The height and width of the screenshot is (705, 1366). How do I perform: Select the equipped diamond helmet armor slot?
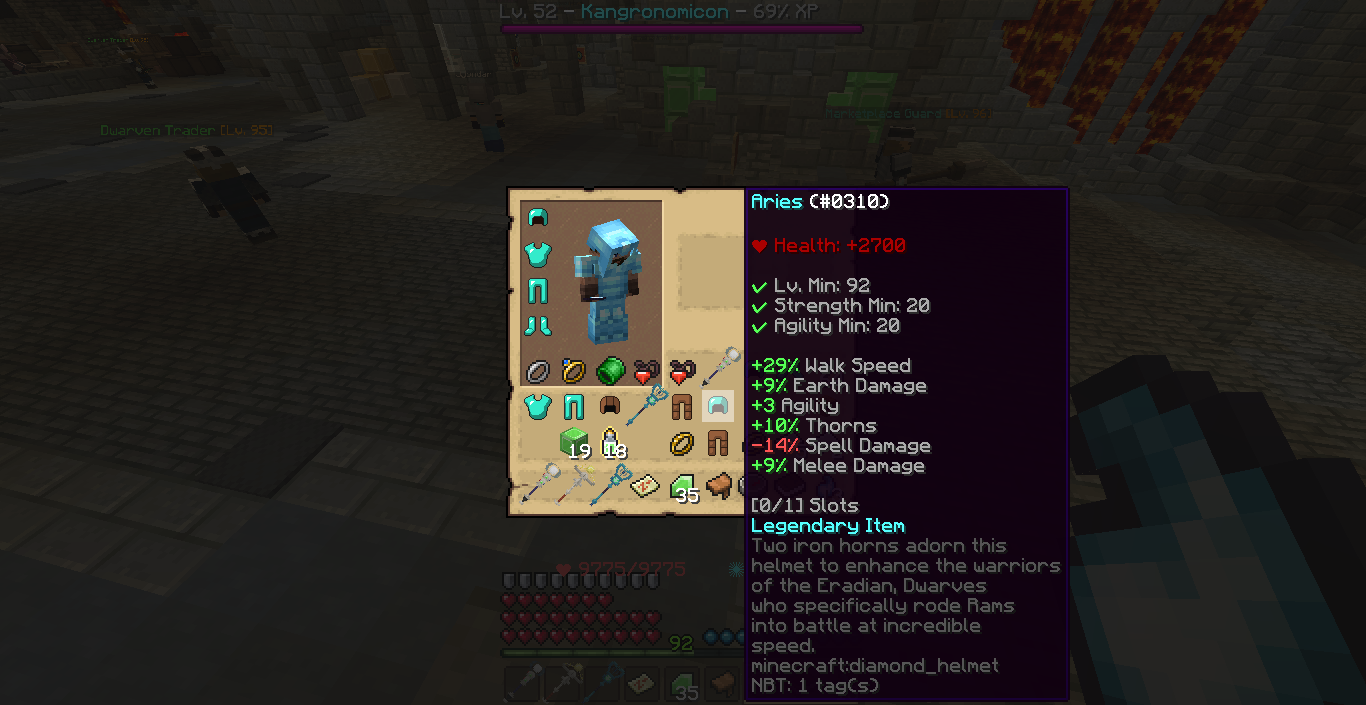[x=538, y=217]
